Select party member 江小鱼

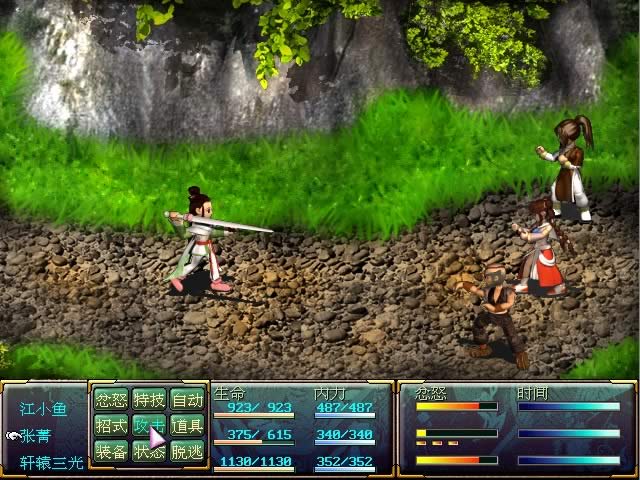tap(43, 409)
